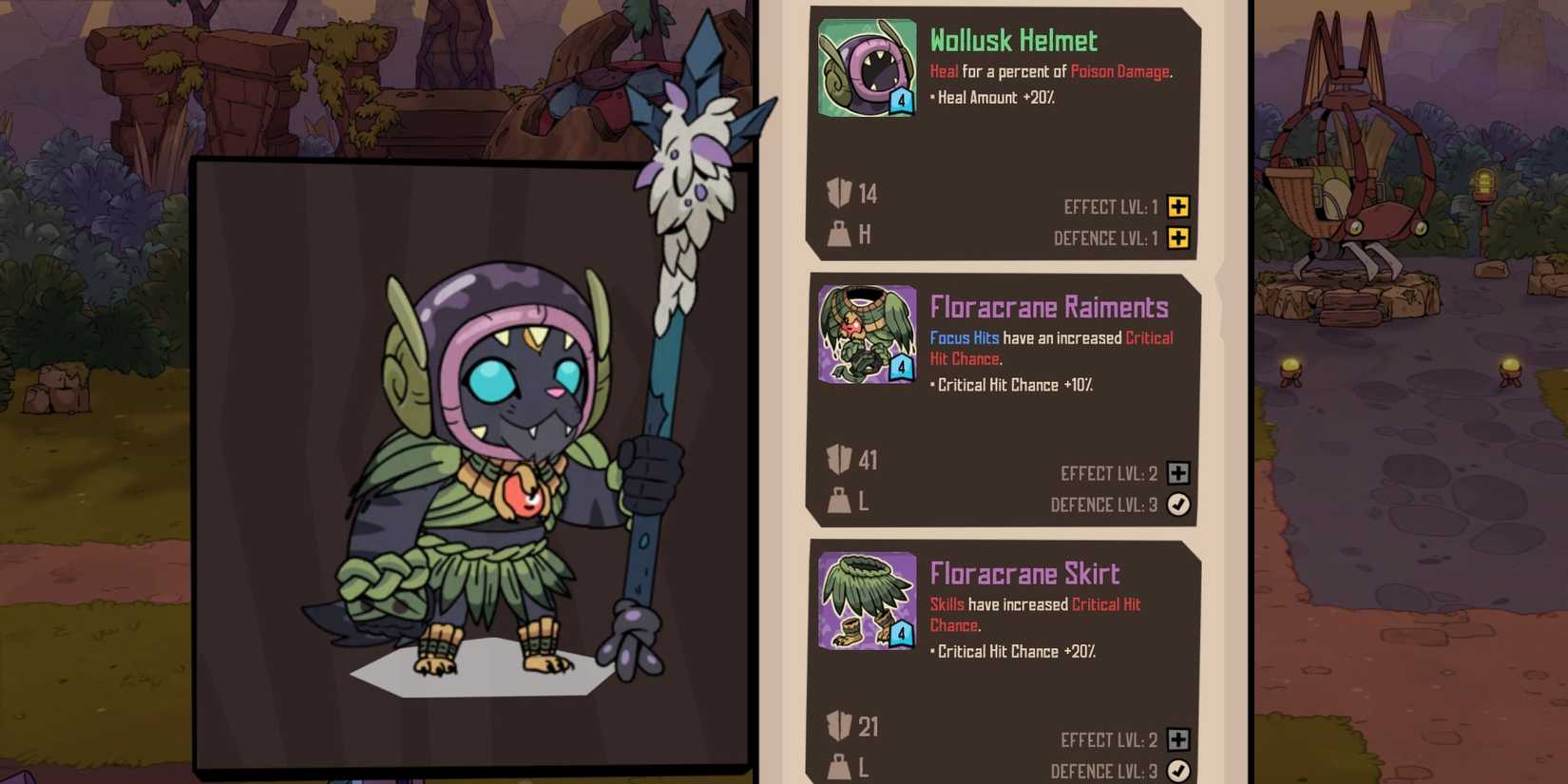Click the red Poison Damage text
Image resolution: width=1568 pixels, height=784 pixels.
tap(1119, 71)
